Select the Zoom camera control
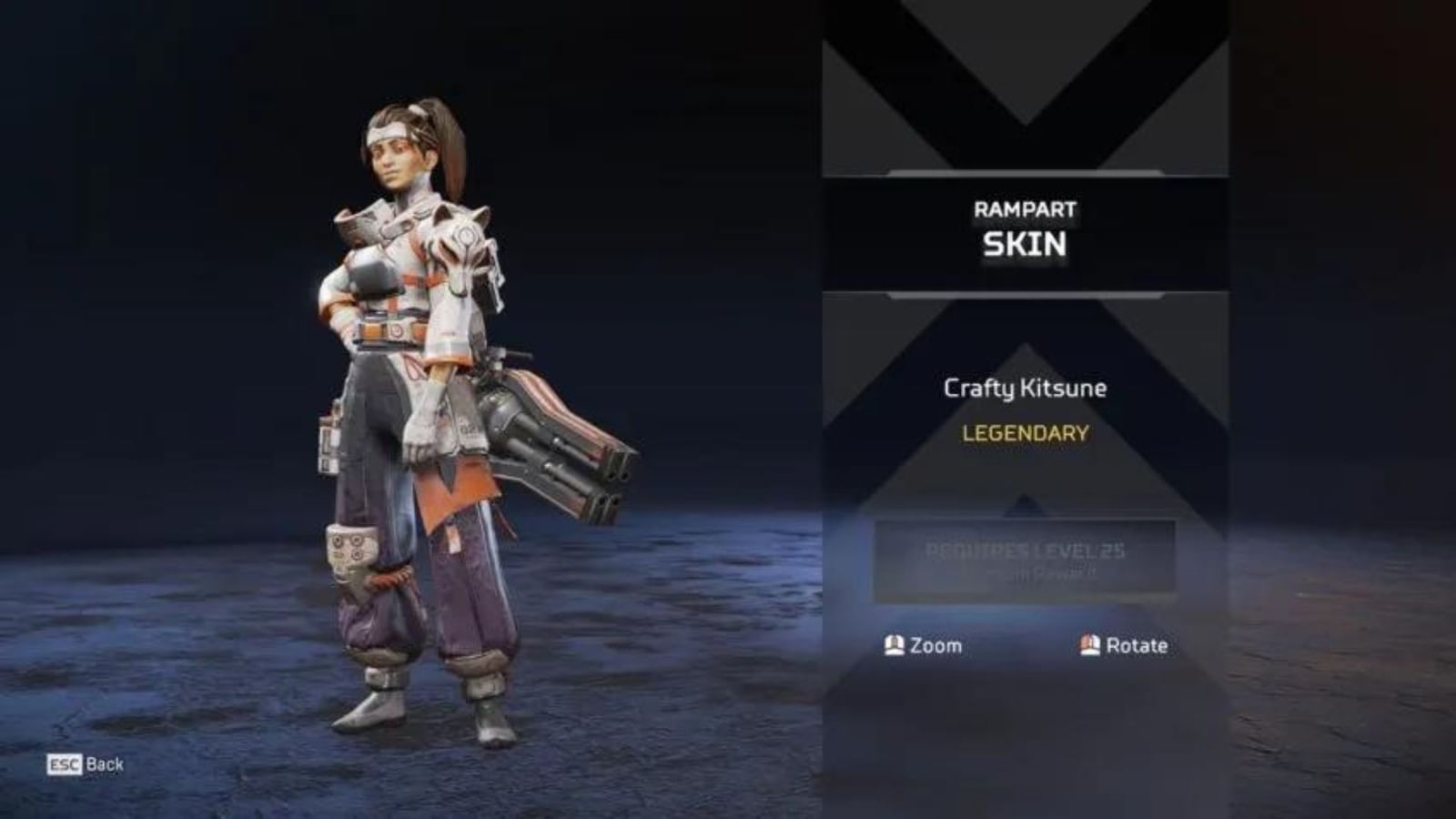 [x=931, y=646]
